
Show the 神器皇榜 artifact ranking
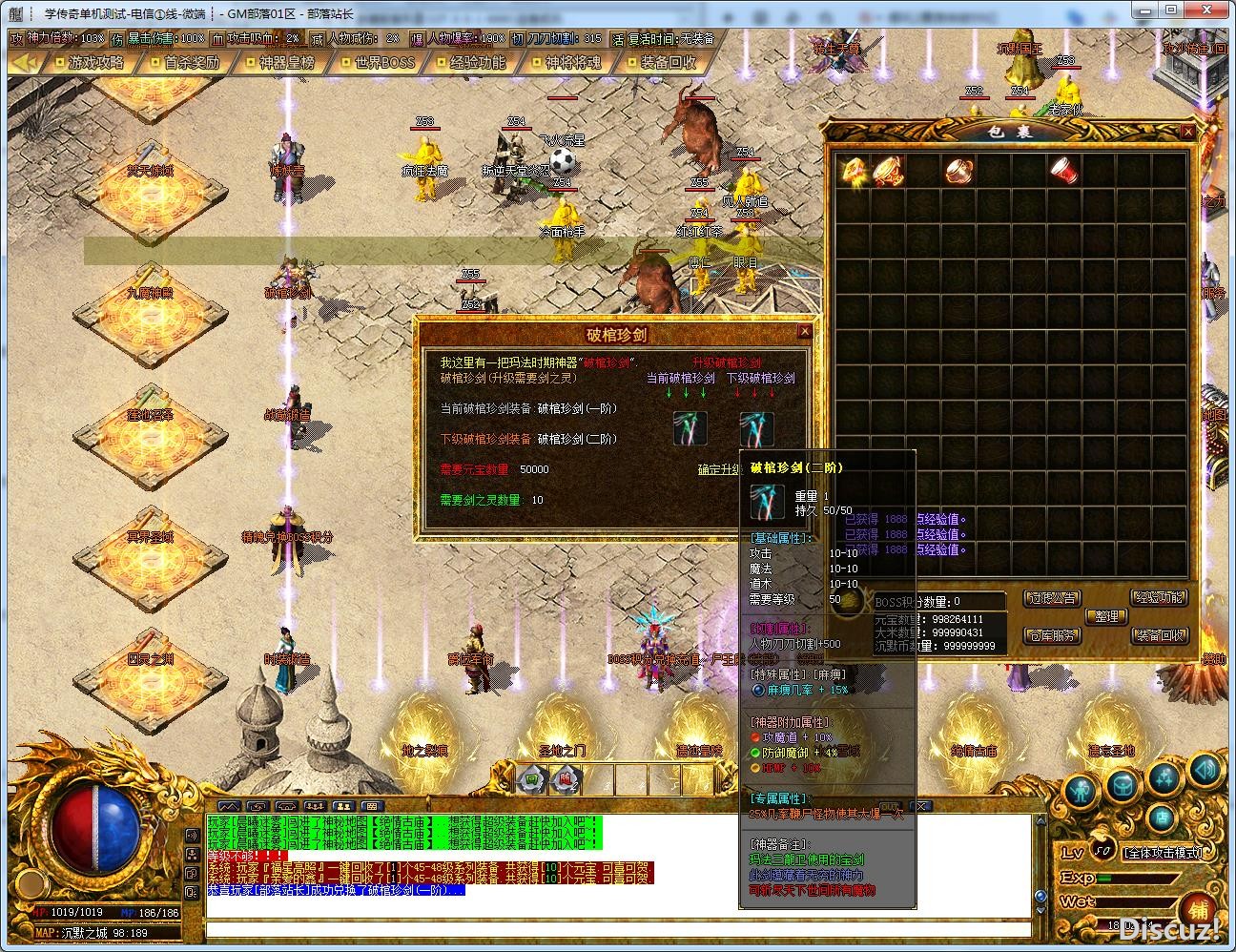coord(287,63)
